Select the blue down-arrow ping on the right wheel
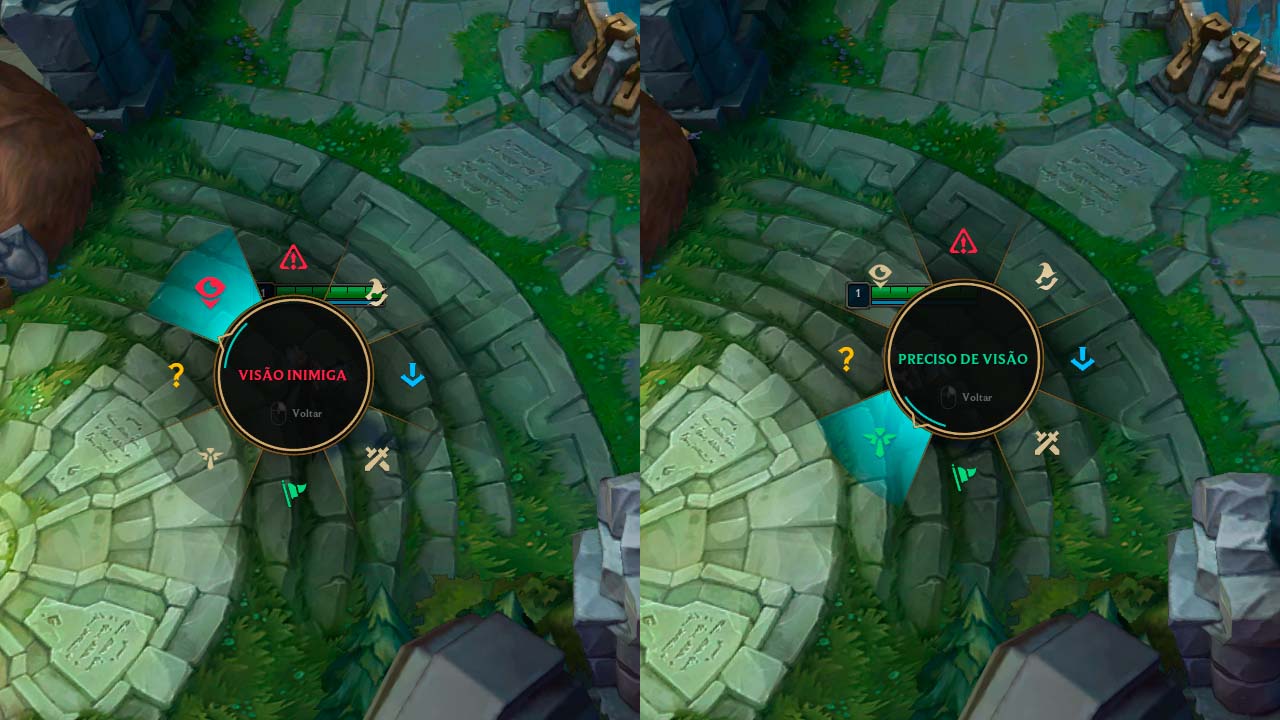 pyautogui.click(x=1082, y=356)
